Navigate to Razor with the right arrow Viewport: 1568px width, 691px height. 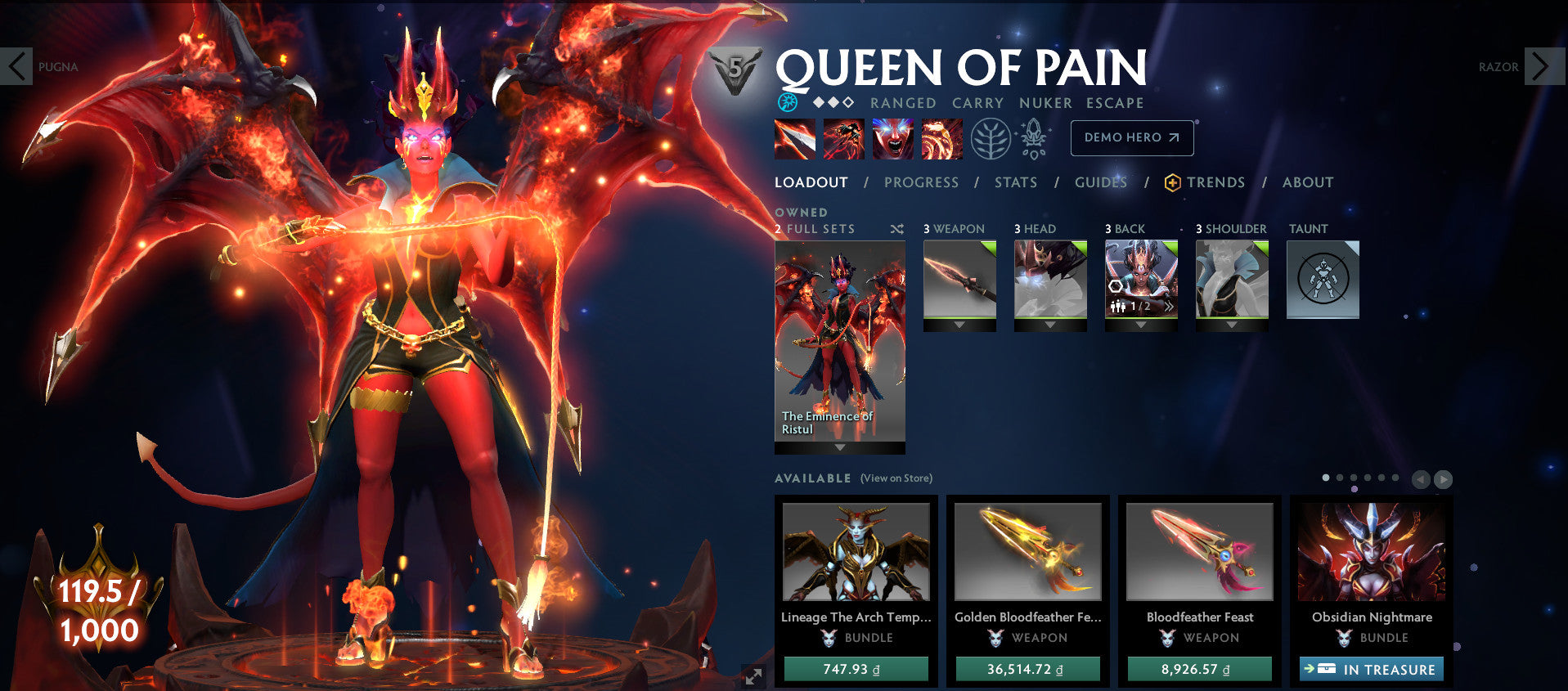pyautogui.click(x=1541, y=65)
